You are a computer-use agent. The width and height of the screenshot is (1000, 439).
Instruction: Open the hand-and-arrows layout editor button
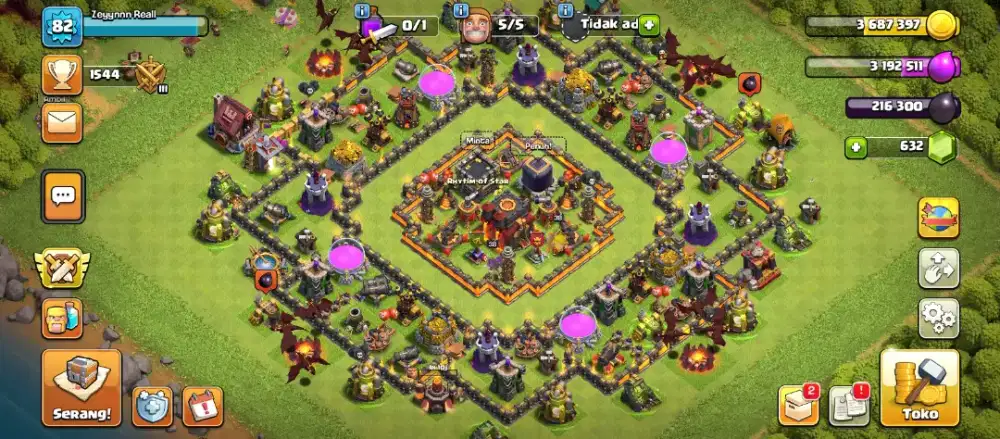pyautogui.click(x=938, y=268)
